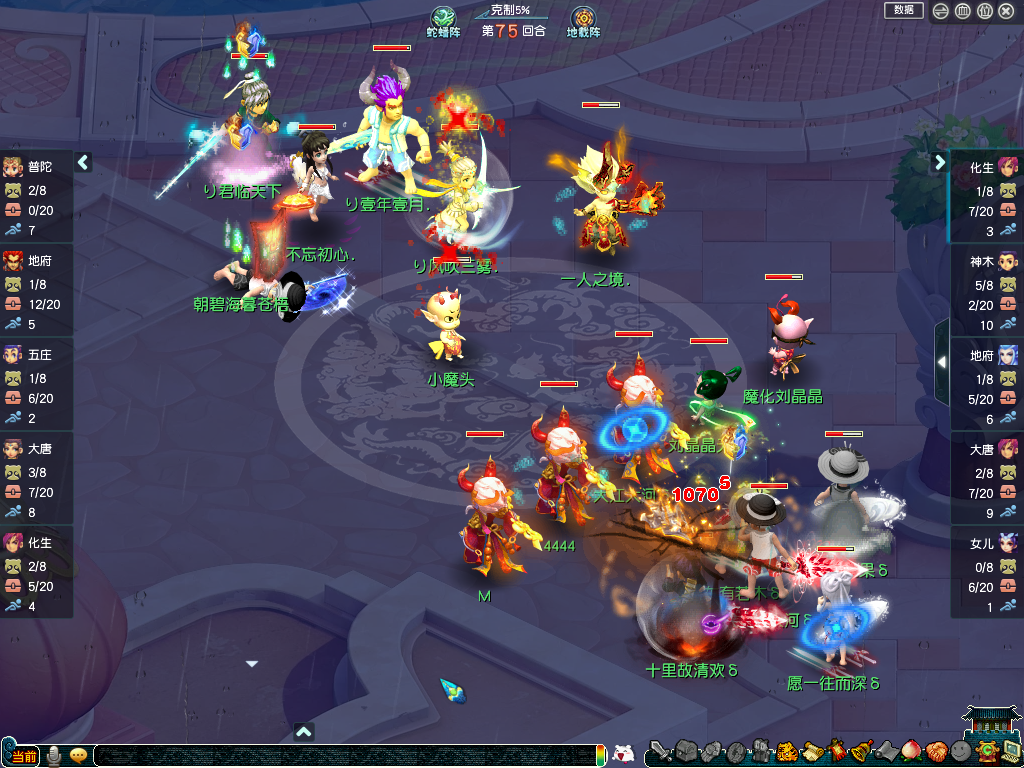This screenshot has height=768, width=1024.
Task: Activate the microphone voice input
Action: (x=55, y=755)
